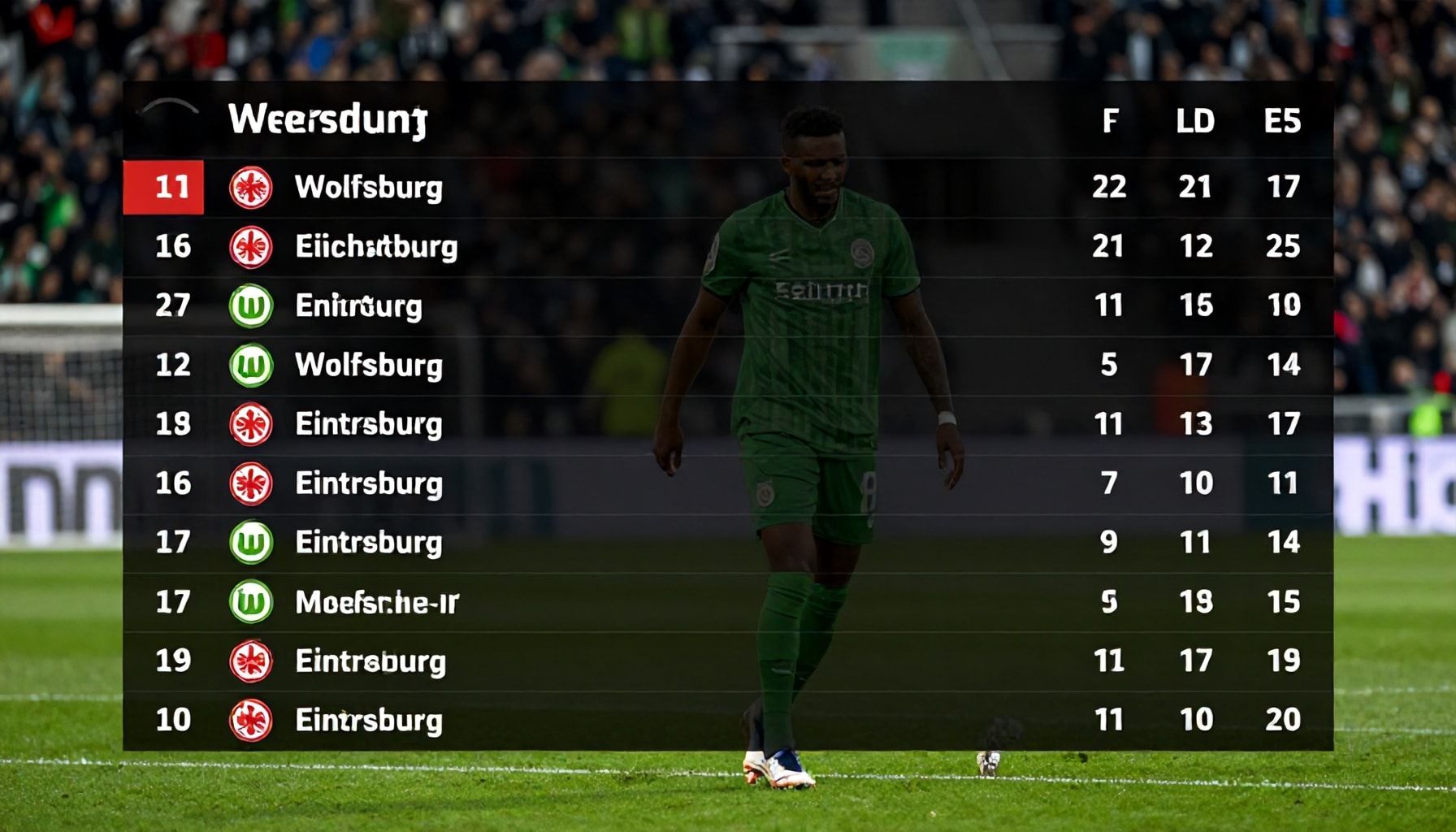The width and height of the screenshot is (1456, 832).
Task: Sort the table by E5 column
Action: 1282,122
